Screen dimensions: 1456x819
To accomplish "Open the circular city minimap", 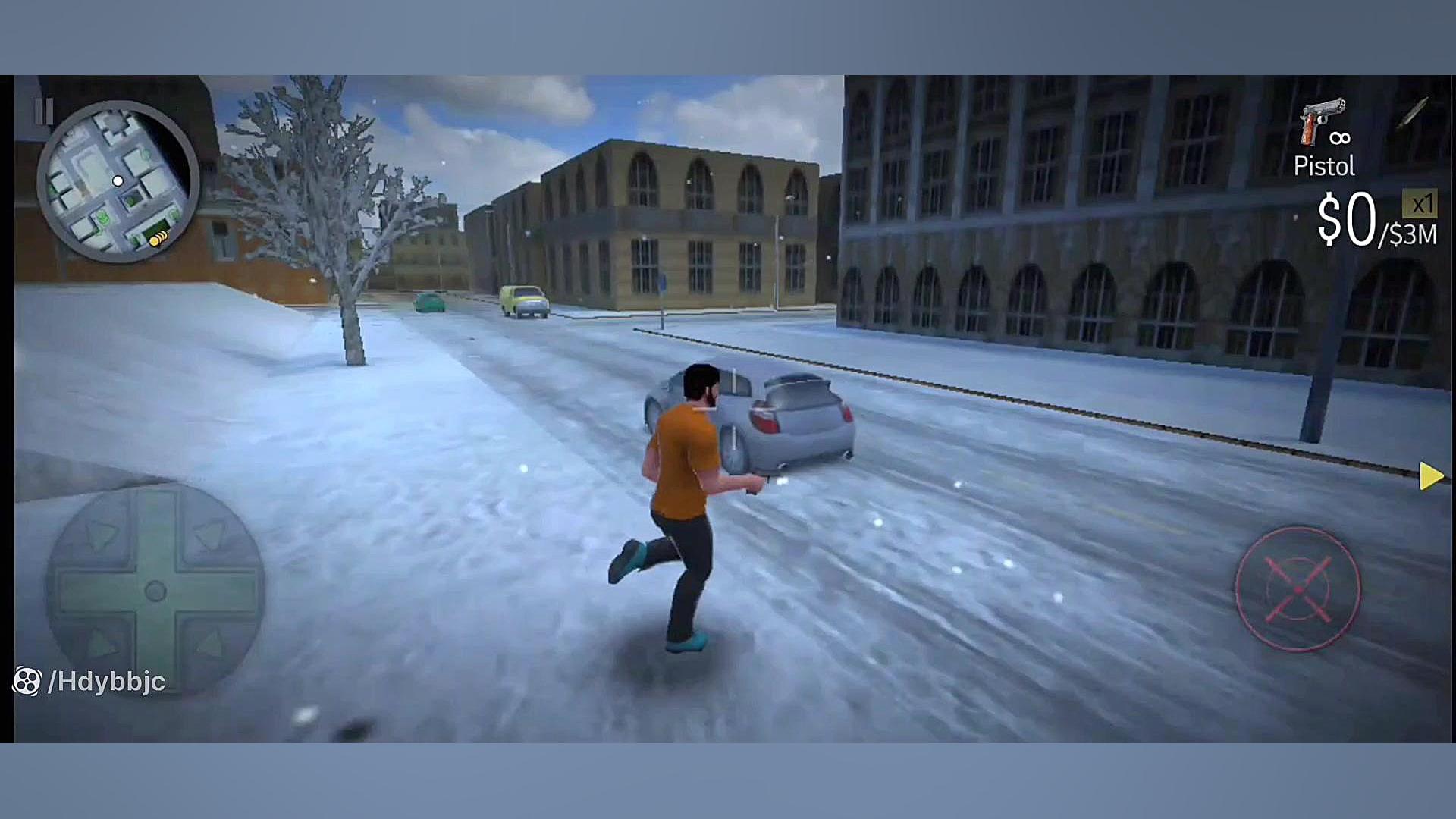I will pyautogui.click(x=118, y=182).
